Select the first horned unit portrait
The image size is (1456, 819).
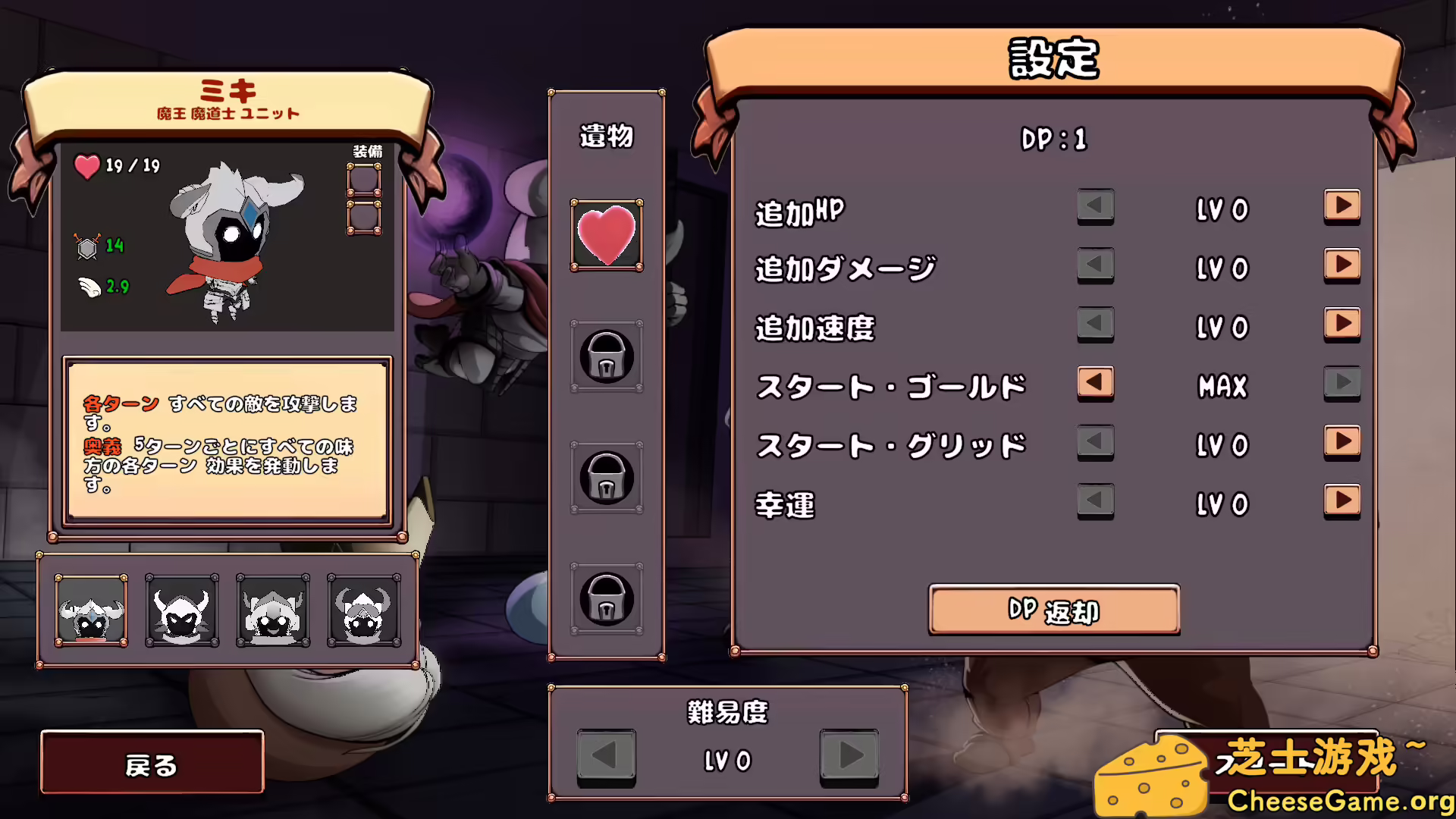point(89,609)
